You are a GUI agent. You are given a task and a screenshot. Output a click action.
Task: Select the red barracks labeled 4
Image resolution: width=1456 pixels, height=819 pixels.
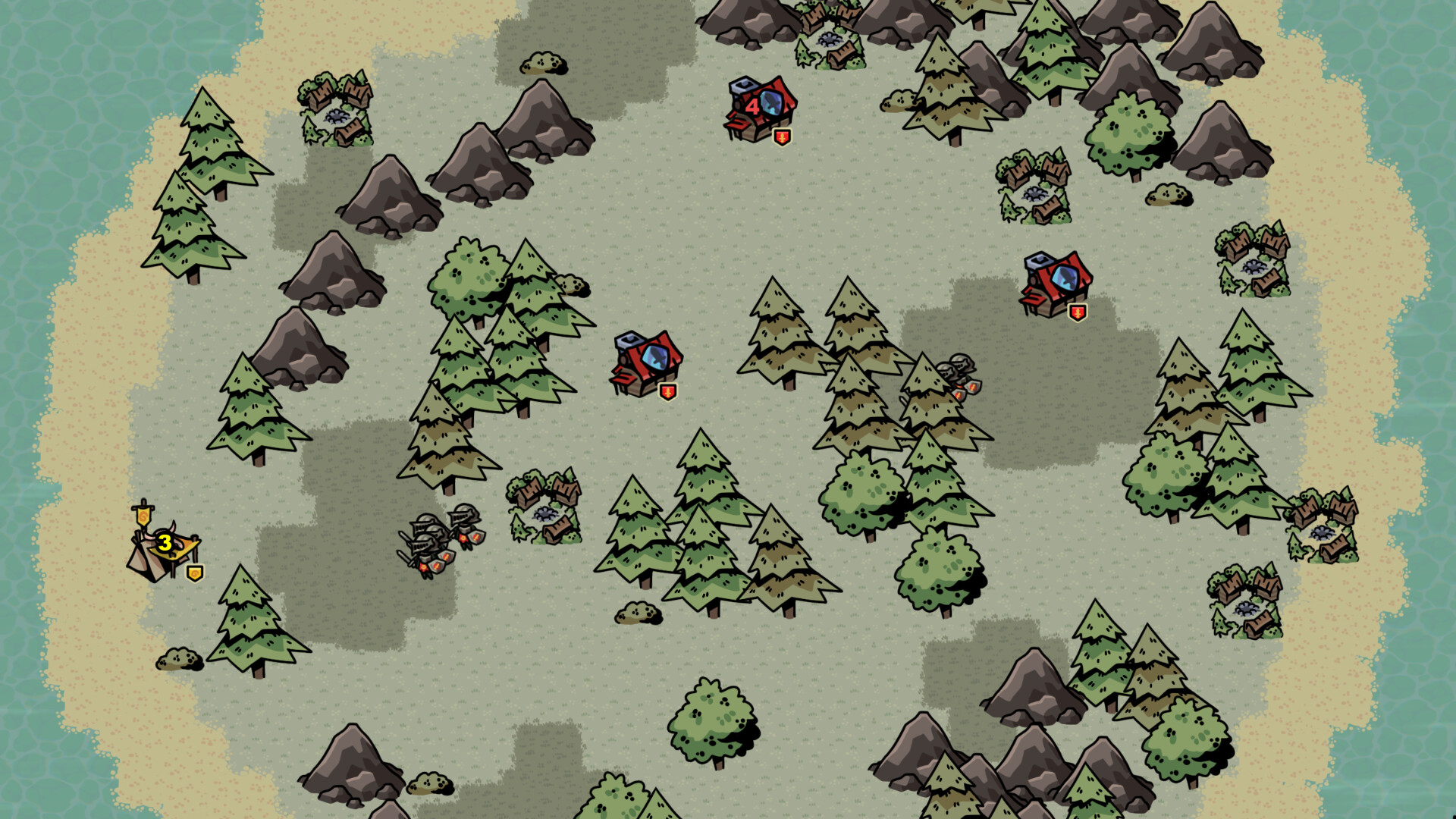[x=760, y=108]
